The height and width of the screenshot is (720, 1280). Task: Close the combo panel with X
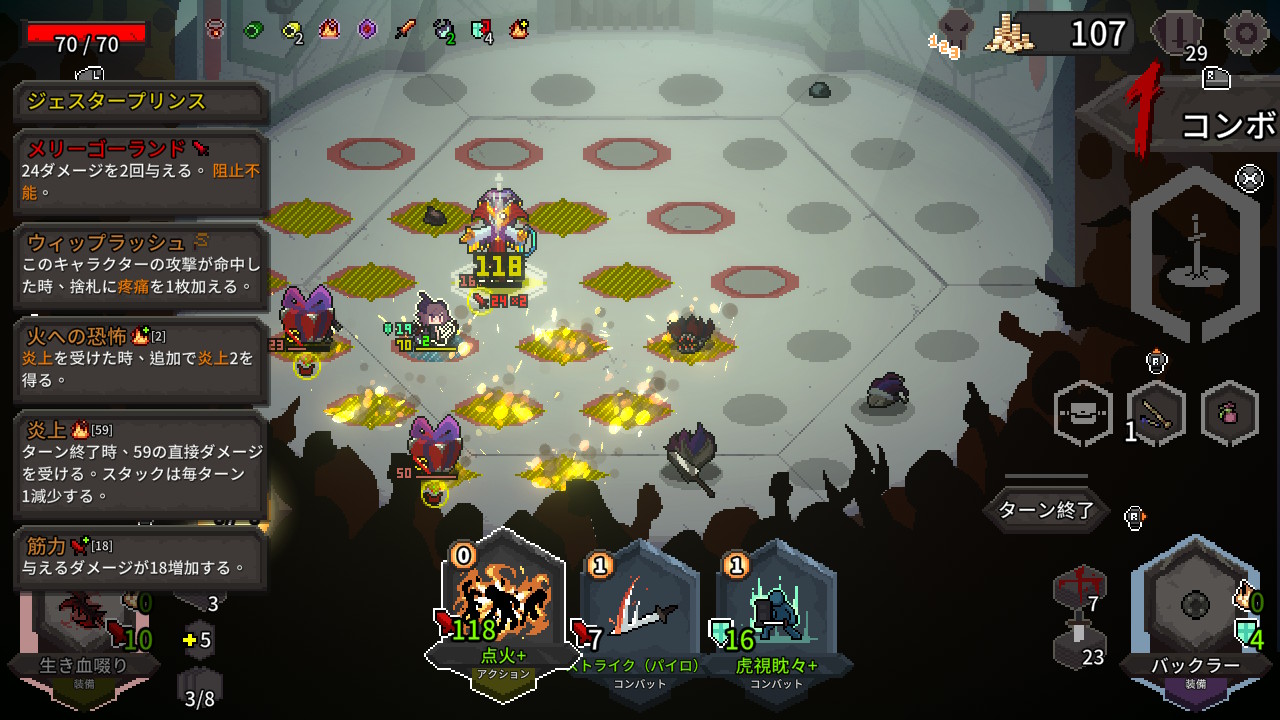pyautogui.click(x=1249, y=178)
